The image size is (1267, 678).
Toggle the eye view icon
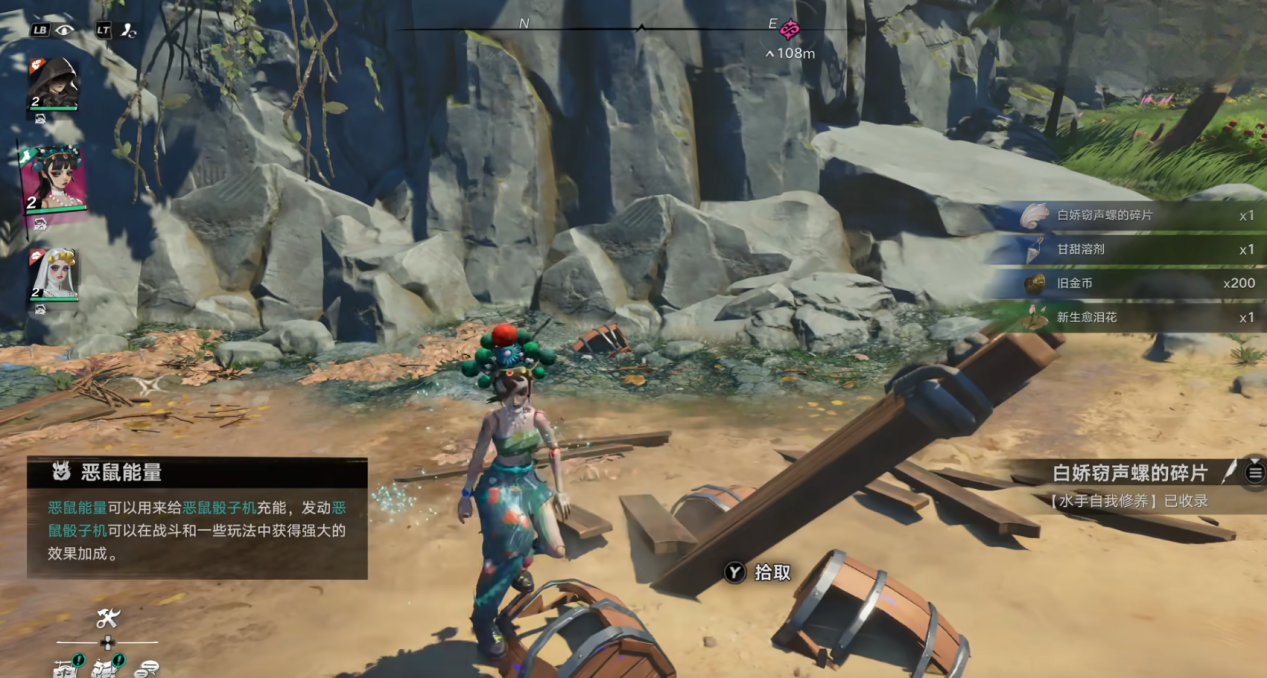click(x=65, y=30)
